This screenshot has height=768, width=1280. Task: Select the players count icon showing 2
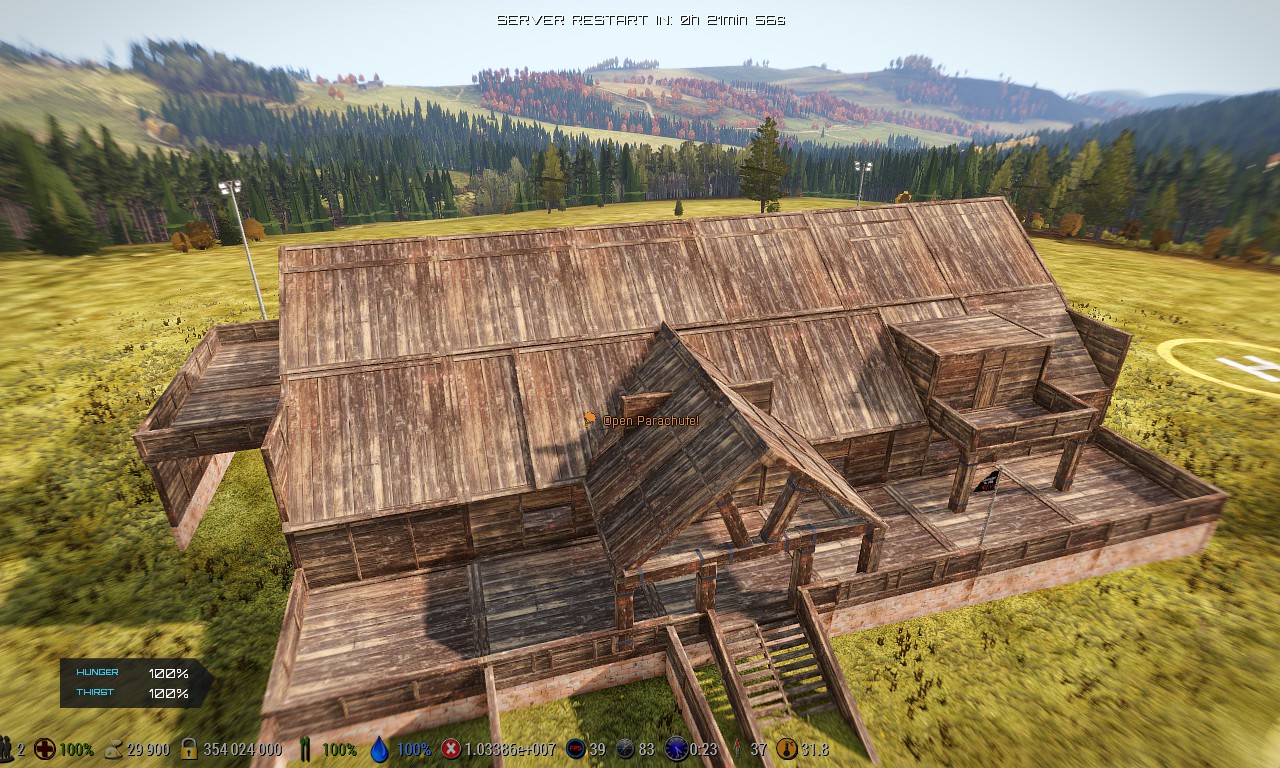(x=8, y=748)
